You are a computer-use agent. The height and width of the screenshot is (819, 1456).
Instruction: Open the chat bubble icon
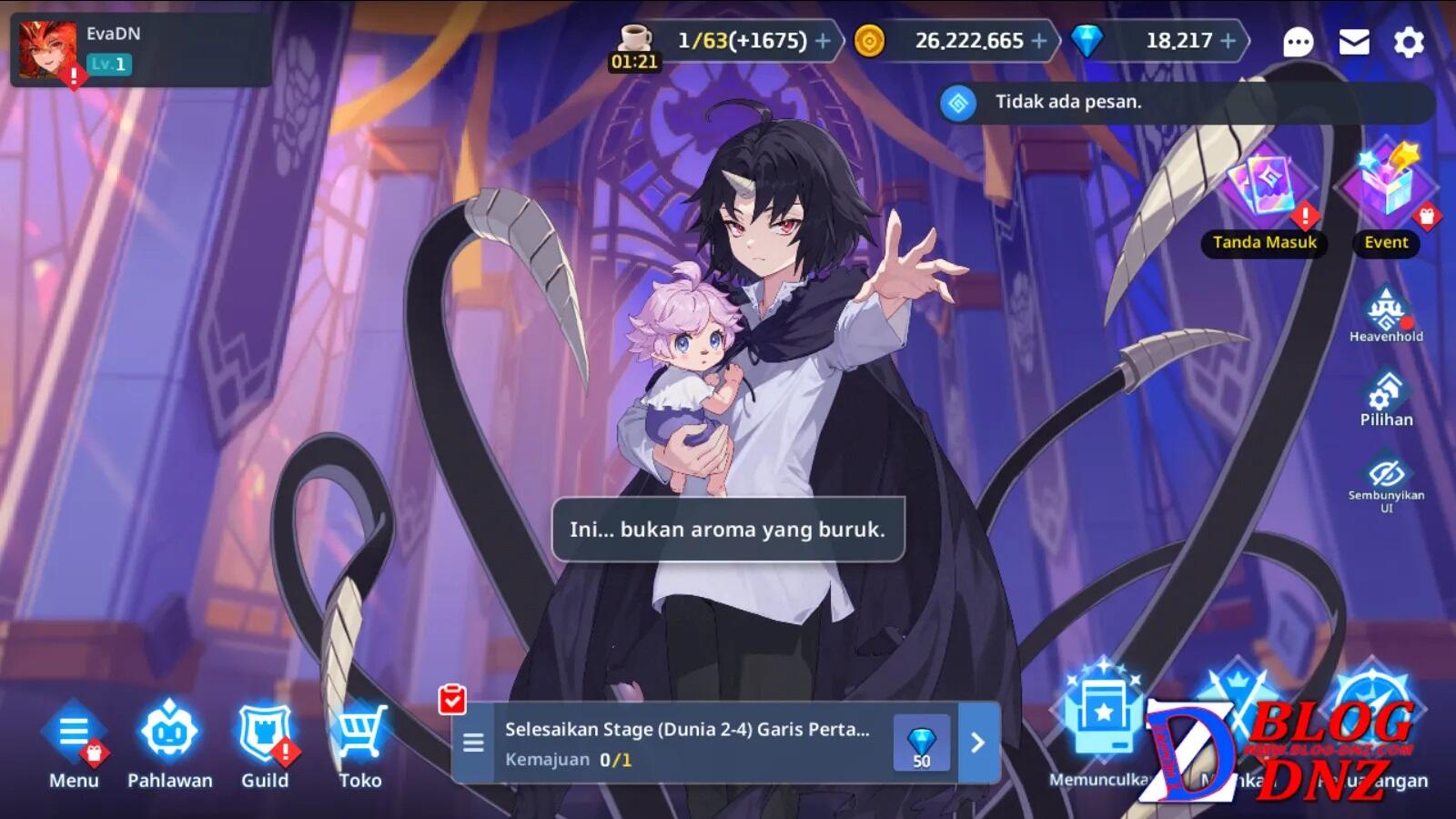(x=1298, y=42)
